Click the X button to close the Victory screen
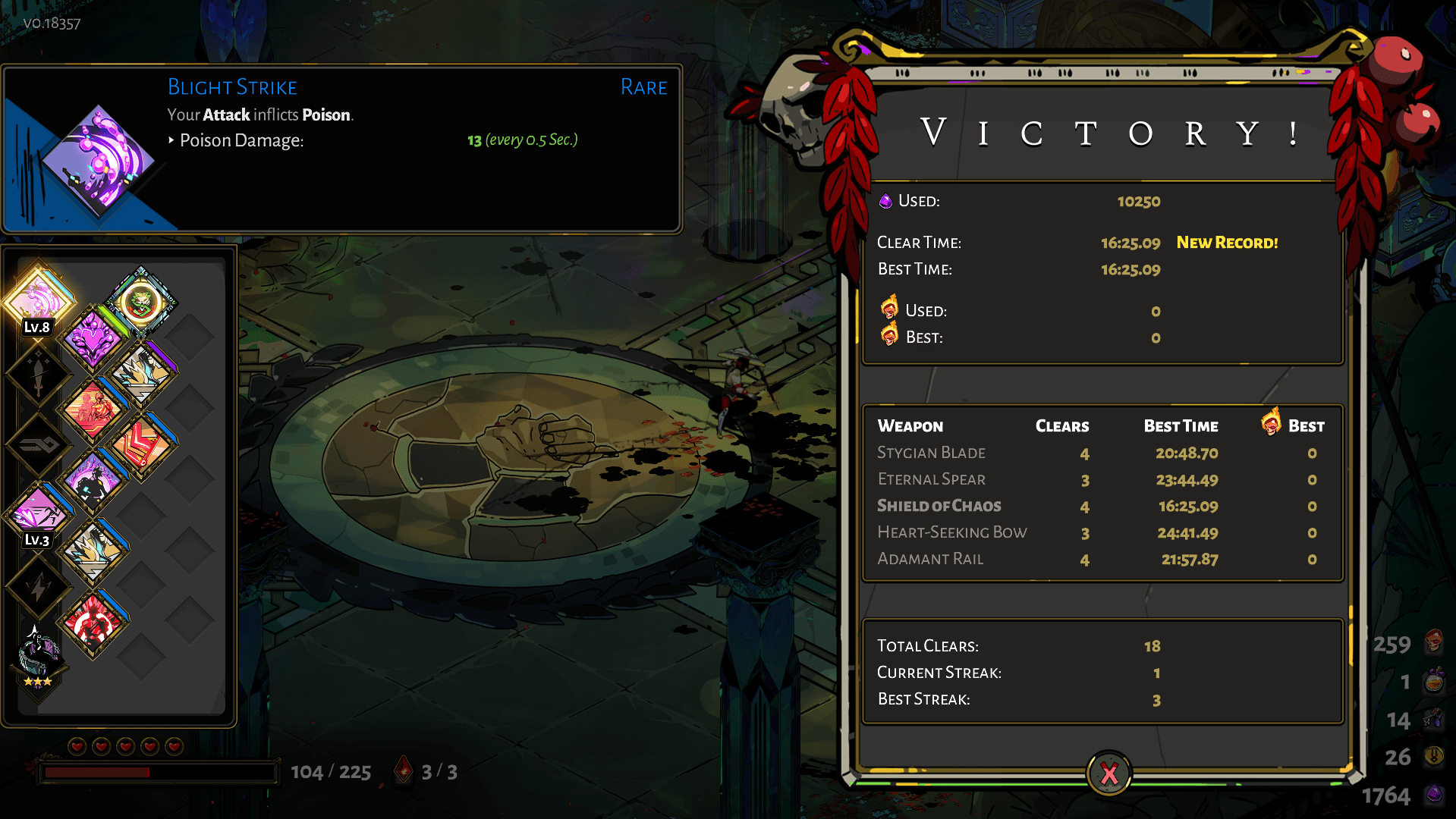The height and width of the screenshot is (819, 1456). click(x=1108, y=773)
